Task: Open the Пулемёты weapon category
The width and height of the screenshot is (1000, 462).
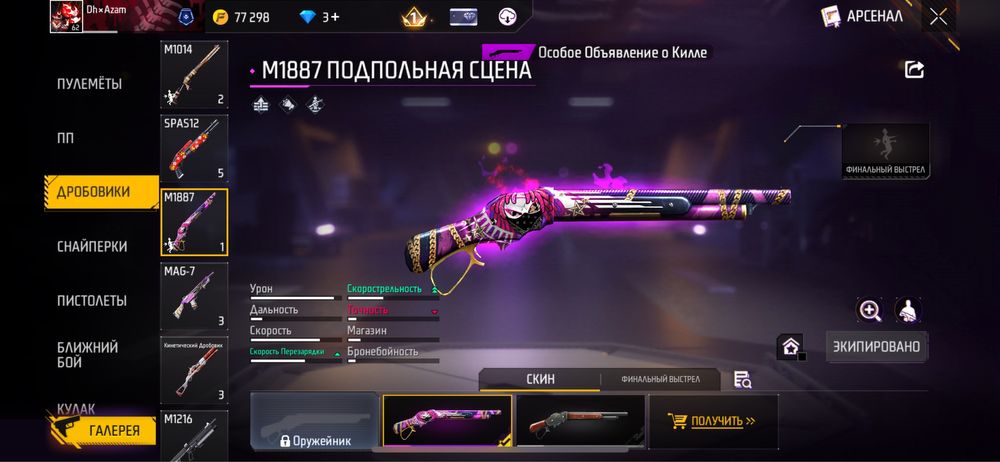Action: tap(89, 84)
